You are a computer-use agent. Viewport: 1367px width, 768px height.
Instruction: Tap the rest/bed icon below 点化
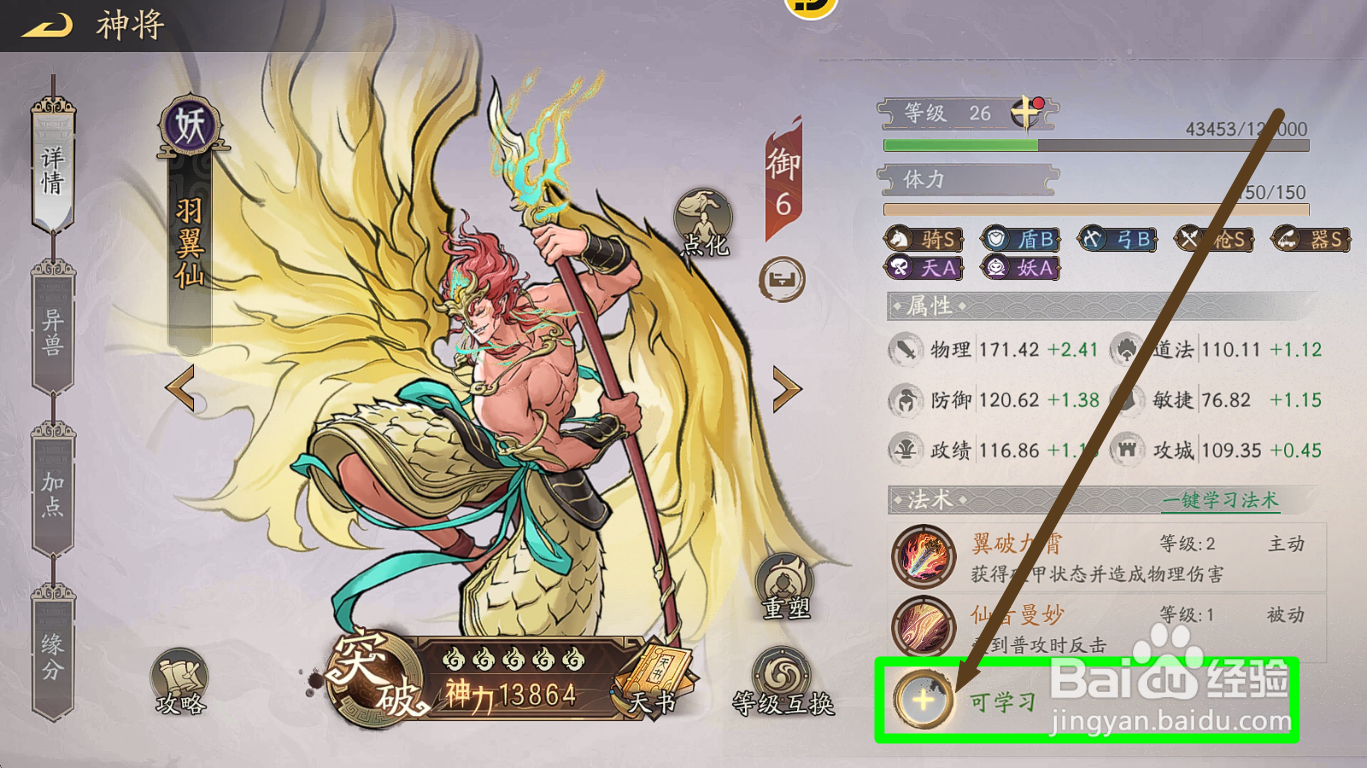(x=781, y=283)
